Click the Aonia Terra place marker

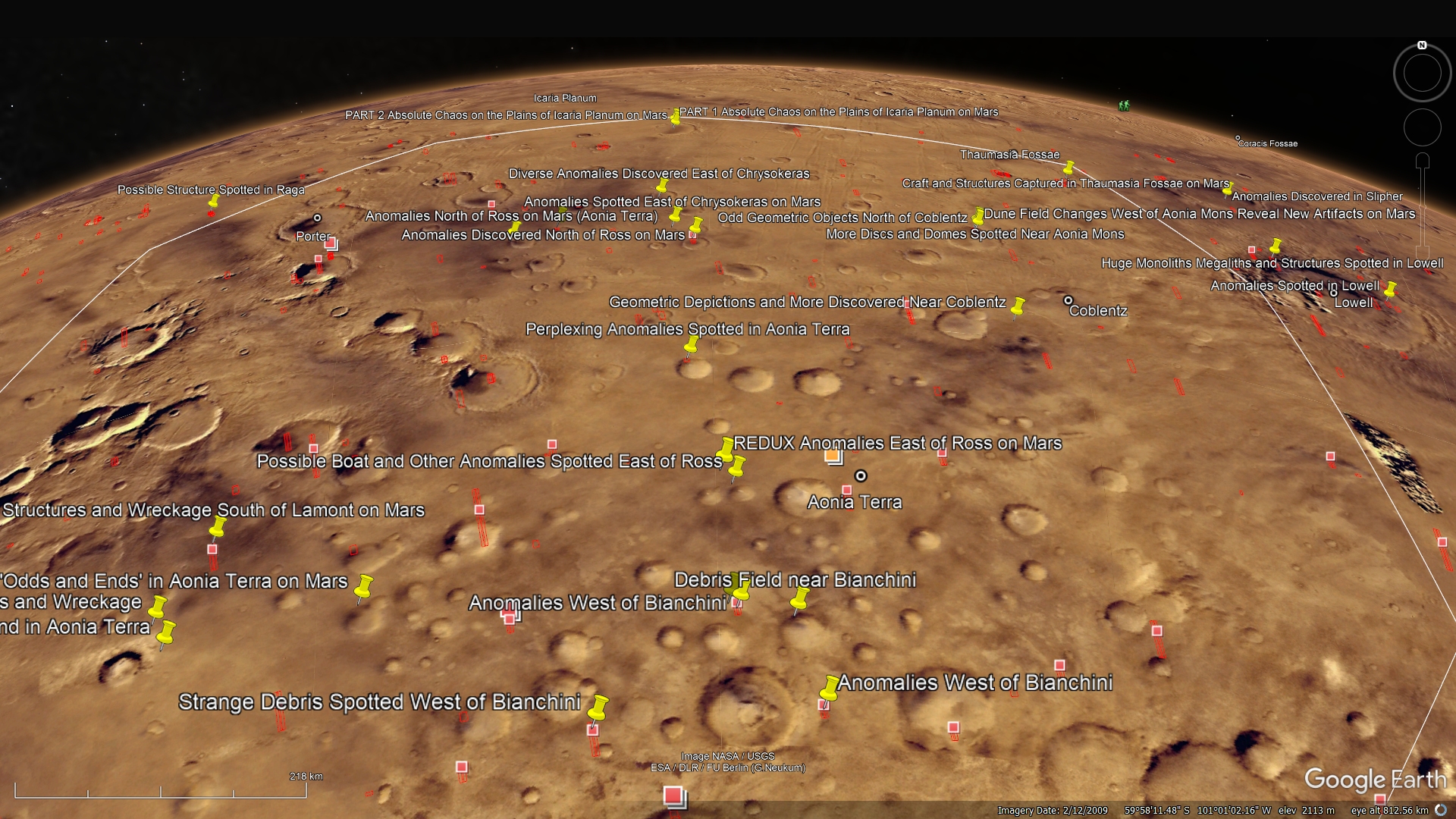861,476
